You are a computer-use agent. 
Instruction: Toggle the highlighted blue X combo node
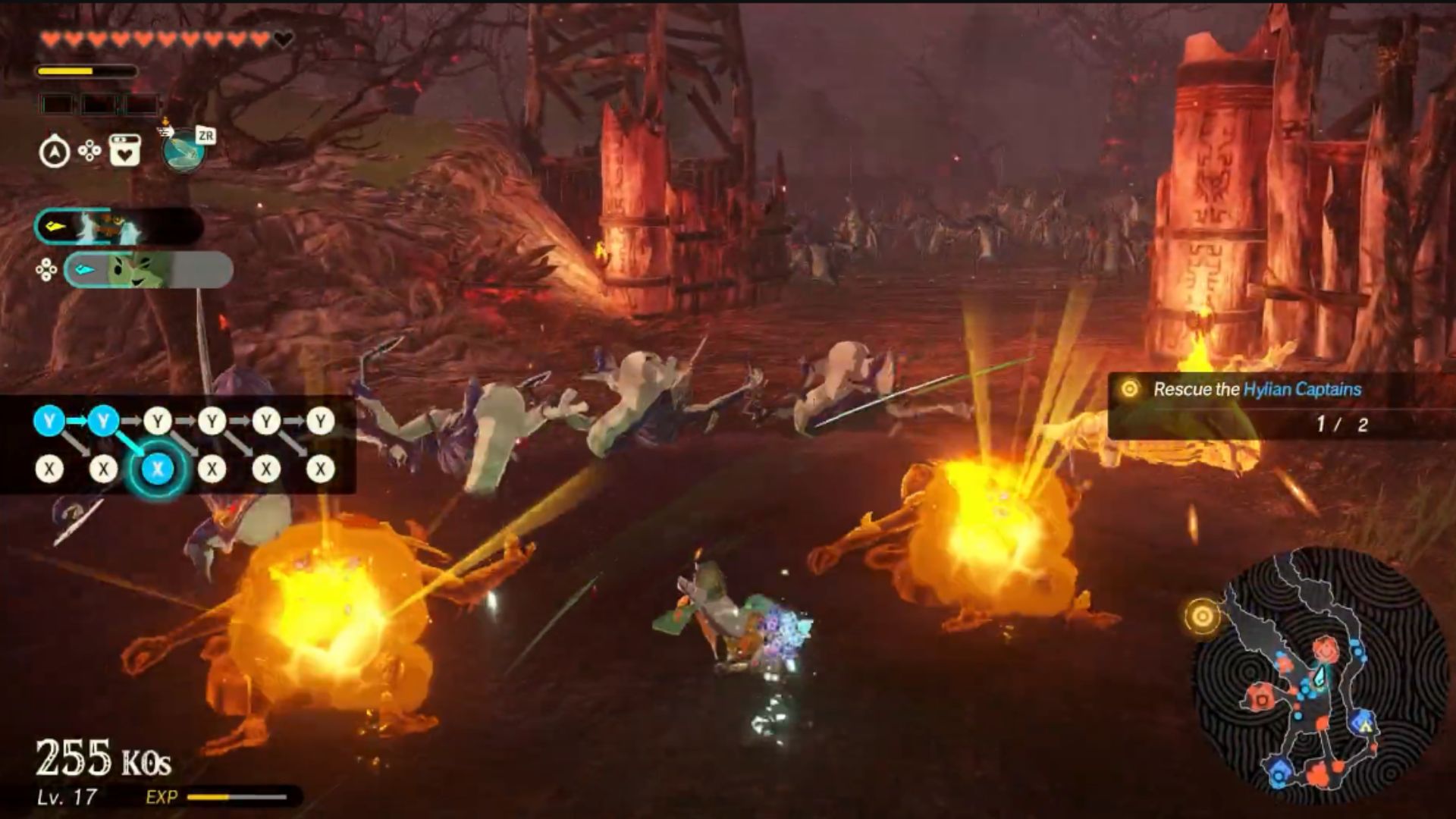[155, 469]
